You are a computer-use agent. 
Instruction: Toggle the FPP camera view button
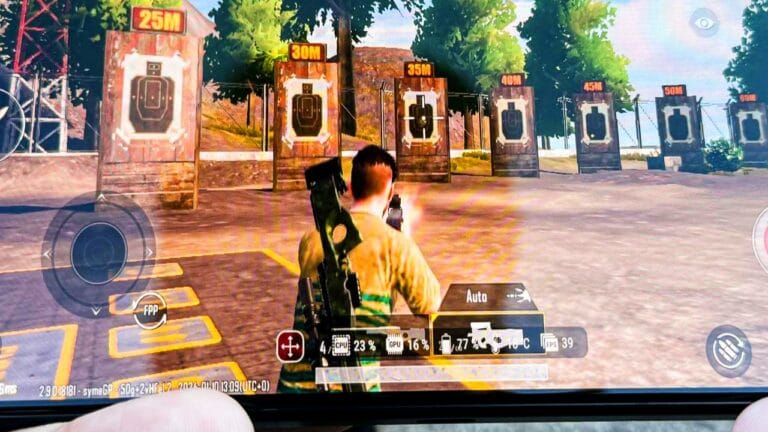[x=149, y=310]
